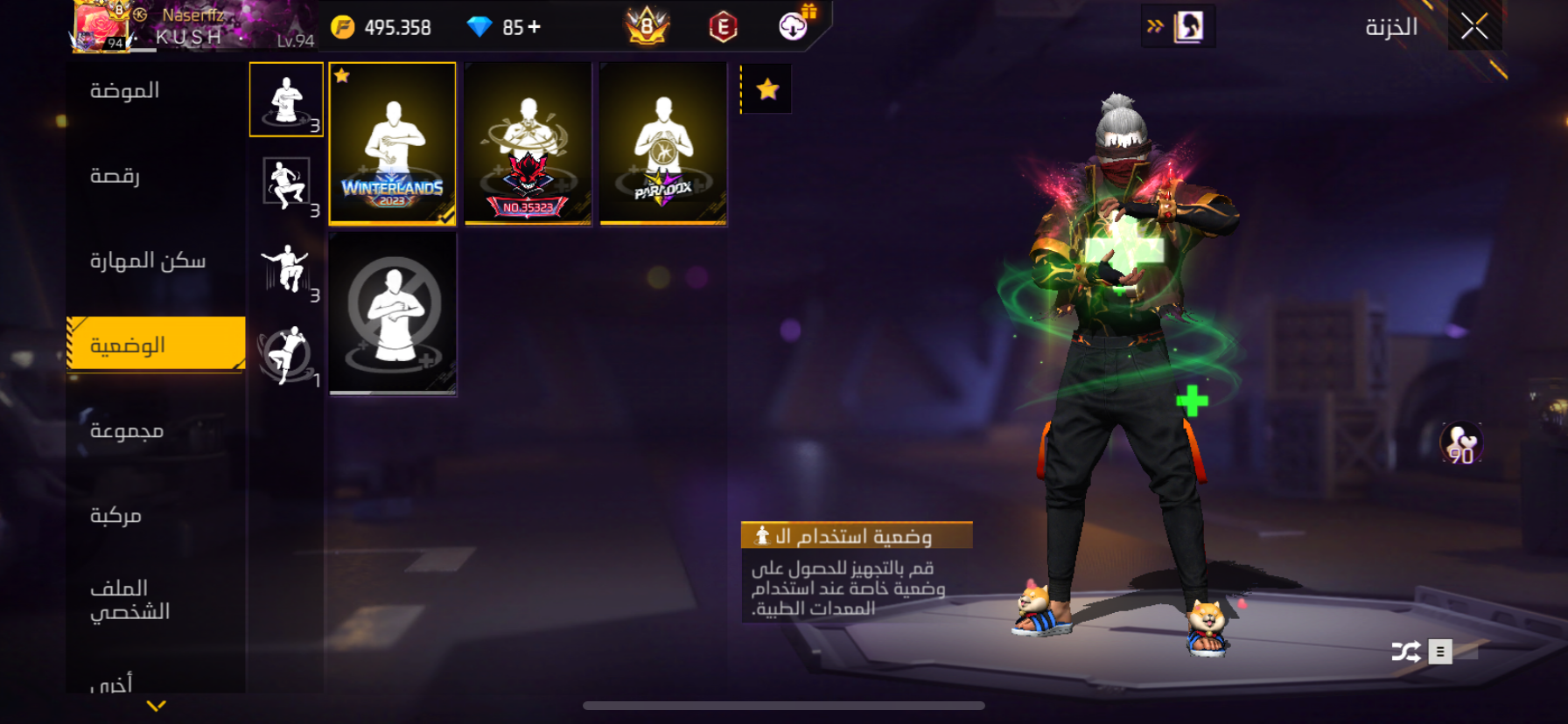Select the jumping figure subcategory icon

pos(286,268)
